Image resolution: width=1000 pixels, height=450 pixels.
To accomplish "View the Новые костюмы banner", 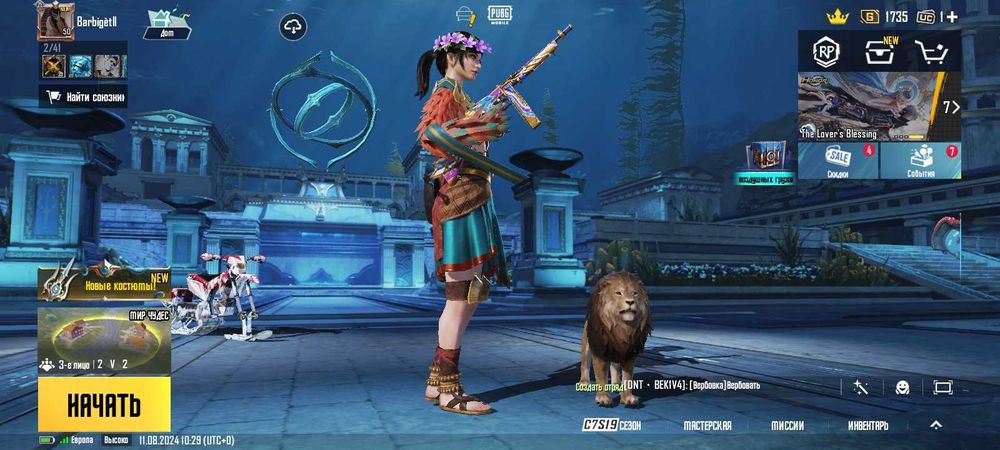I will click(x=104, y=284).
